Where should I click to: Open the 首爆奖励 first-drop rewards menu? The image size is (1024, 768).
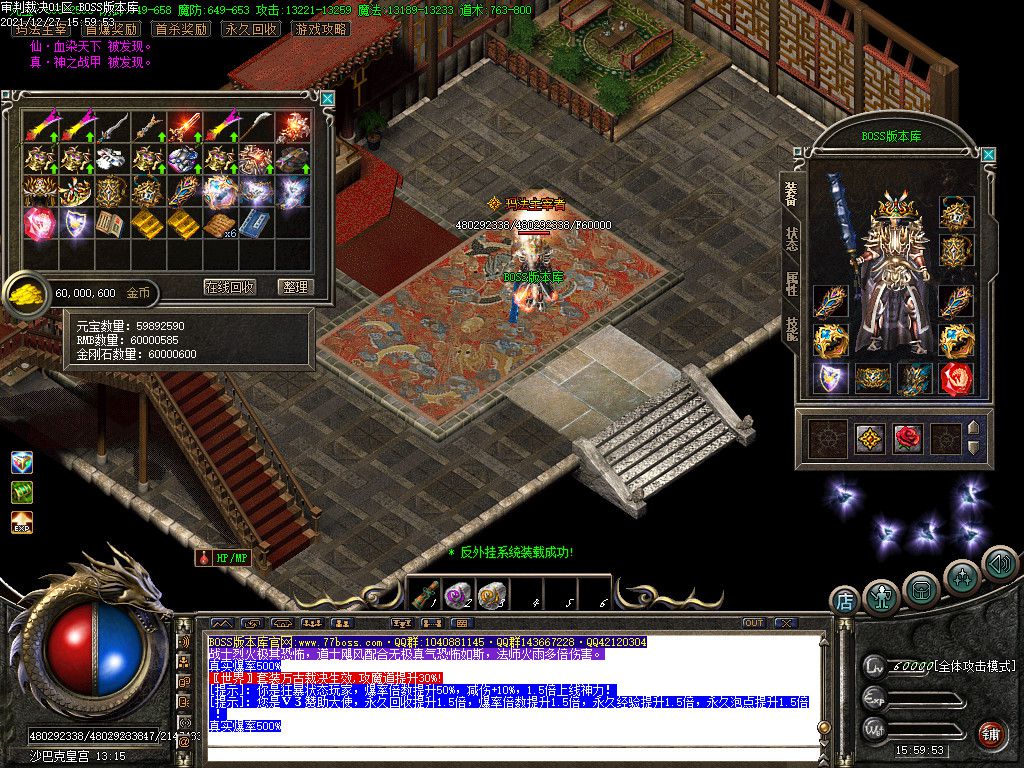[111, 29]
